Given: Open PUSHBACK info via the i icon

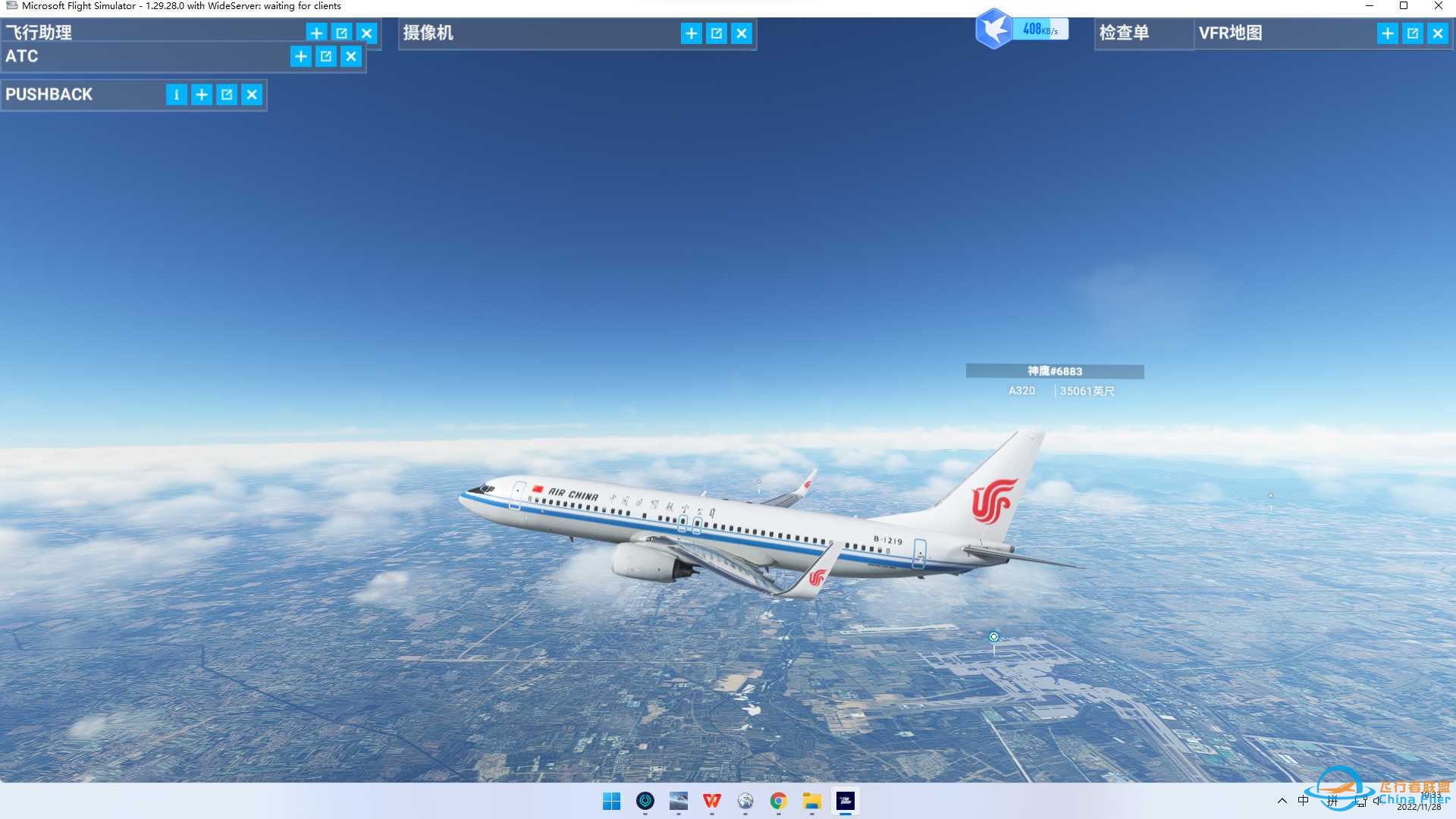Looking at the screenshot, I should point(176,94).
